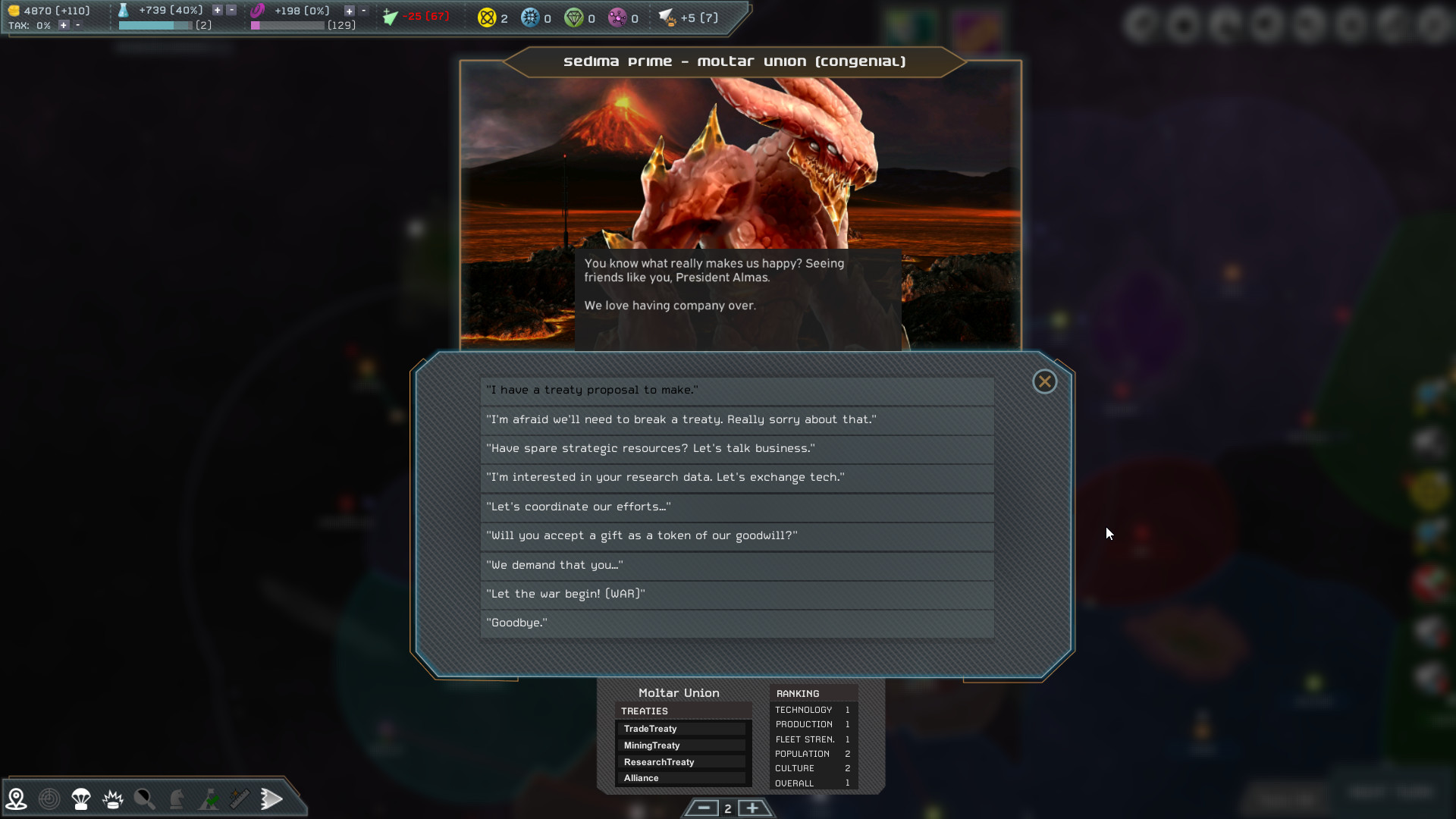Increase the tax rate with the plus button
Viewport: 1456px width, 819px height.
(64, 25)
